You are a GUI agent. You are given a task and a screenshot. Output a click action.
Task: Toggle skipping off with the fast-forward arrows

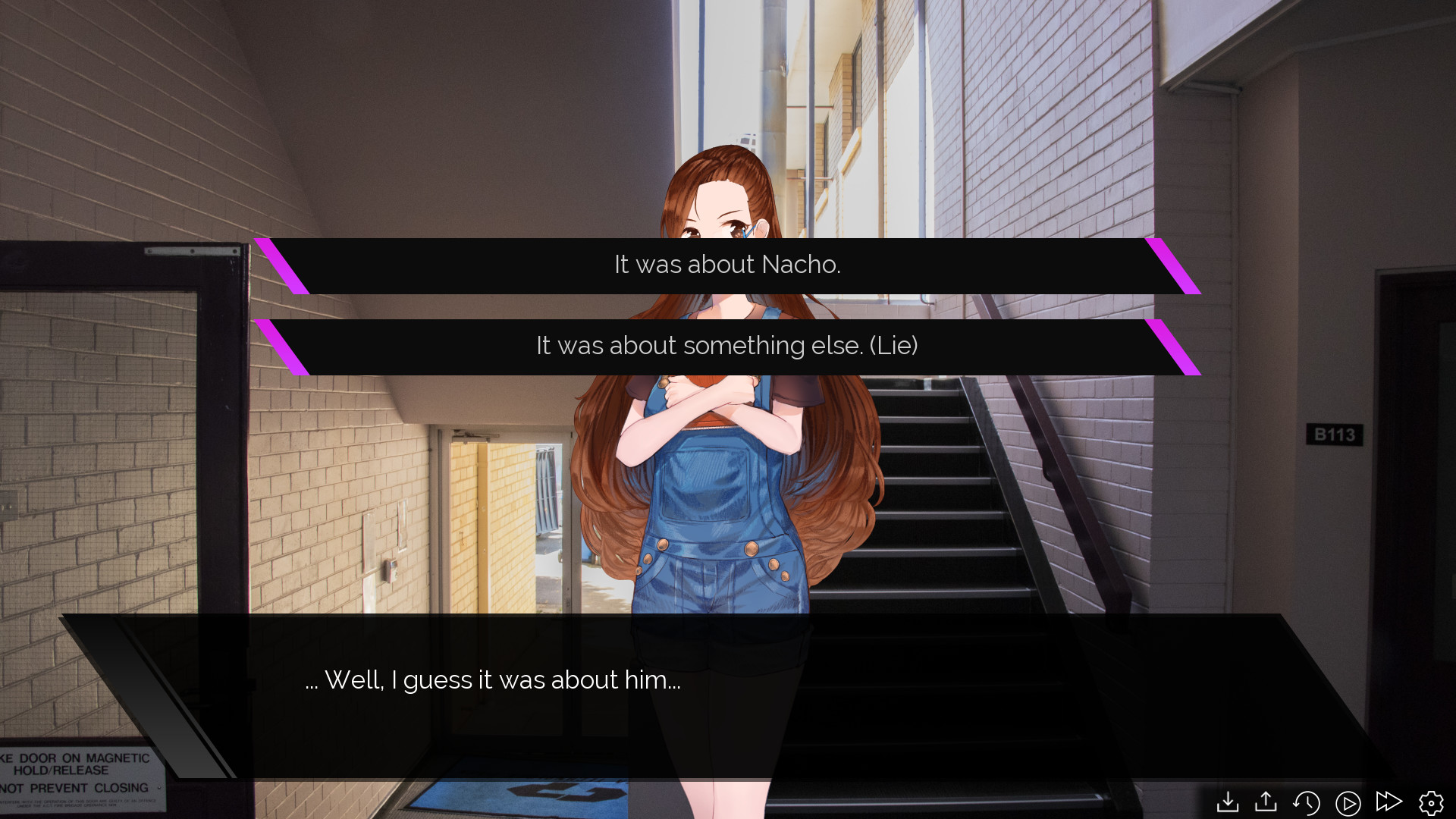pos(1388,801)
